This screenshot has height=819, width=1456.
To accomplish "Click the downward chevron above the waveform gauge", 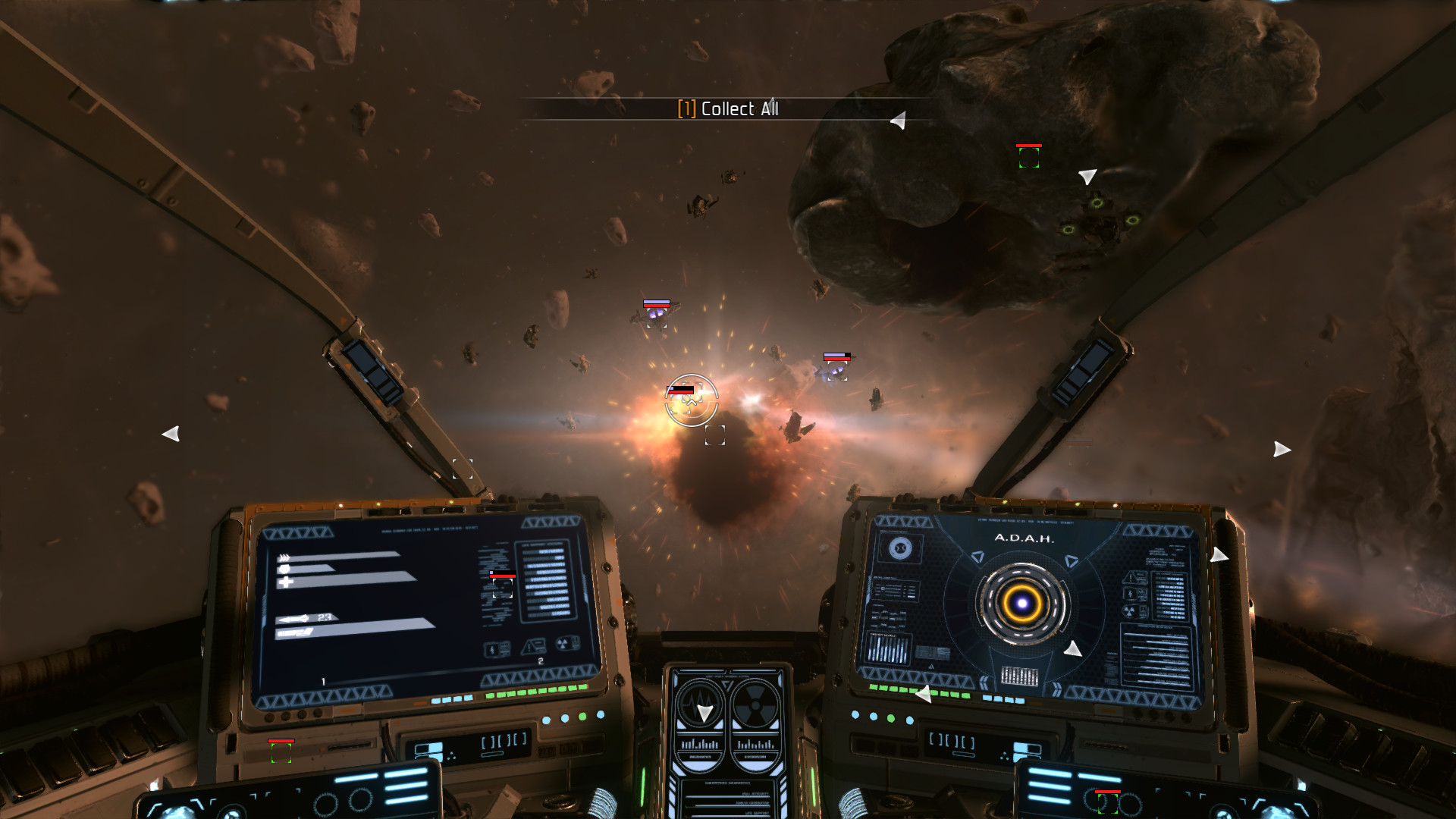I will [x=726, y=686].
